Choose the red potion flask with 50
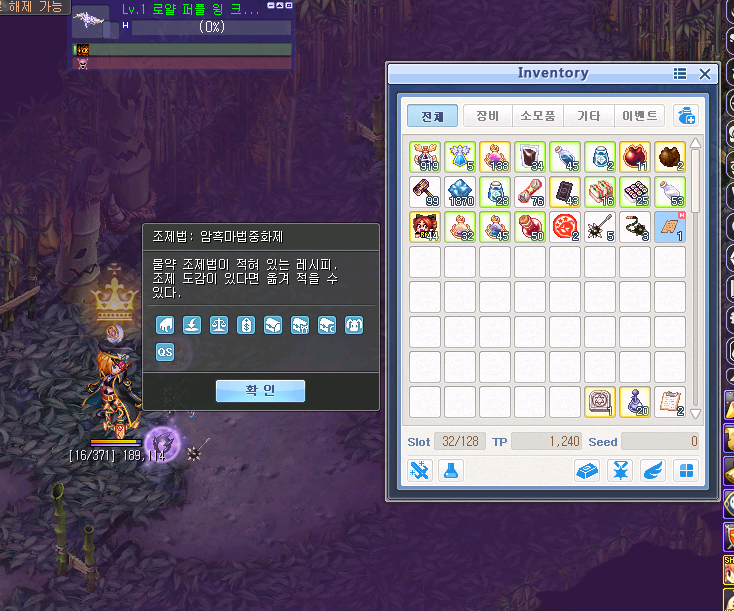734x611 pixels. pyautogui.click(x=530, y=227)
